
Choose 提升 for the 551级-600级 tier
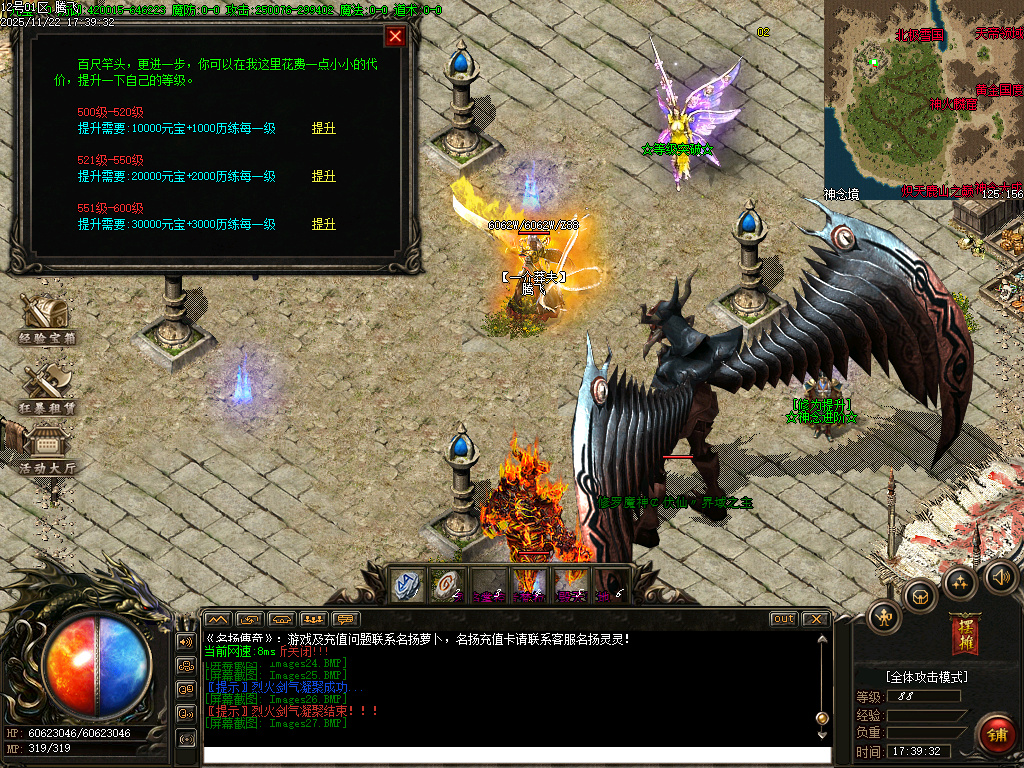click(x=324, y=224)
